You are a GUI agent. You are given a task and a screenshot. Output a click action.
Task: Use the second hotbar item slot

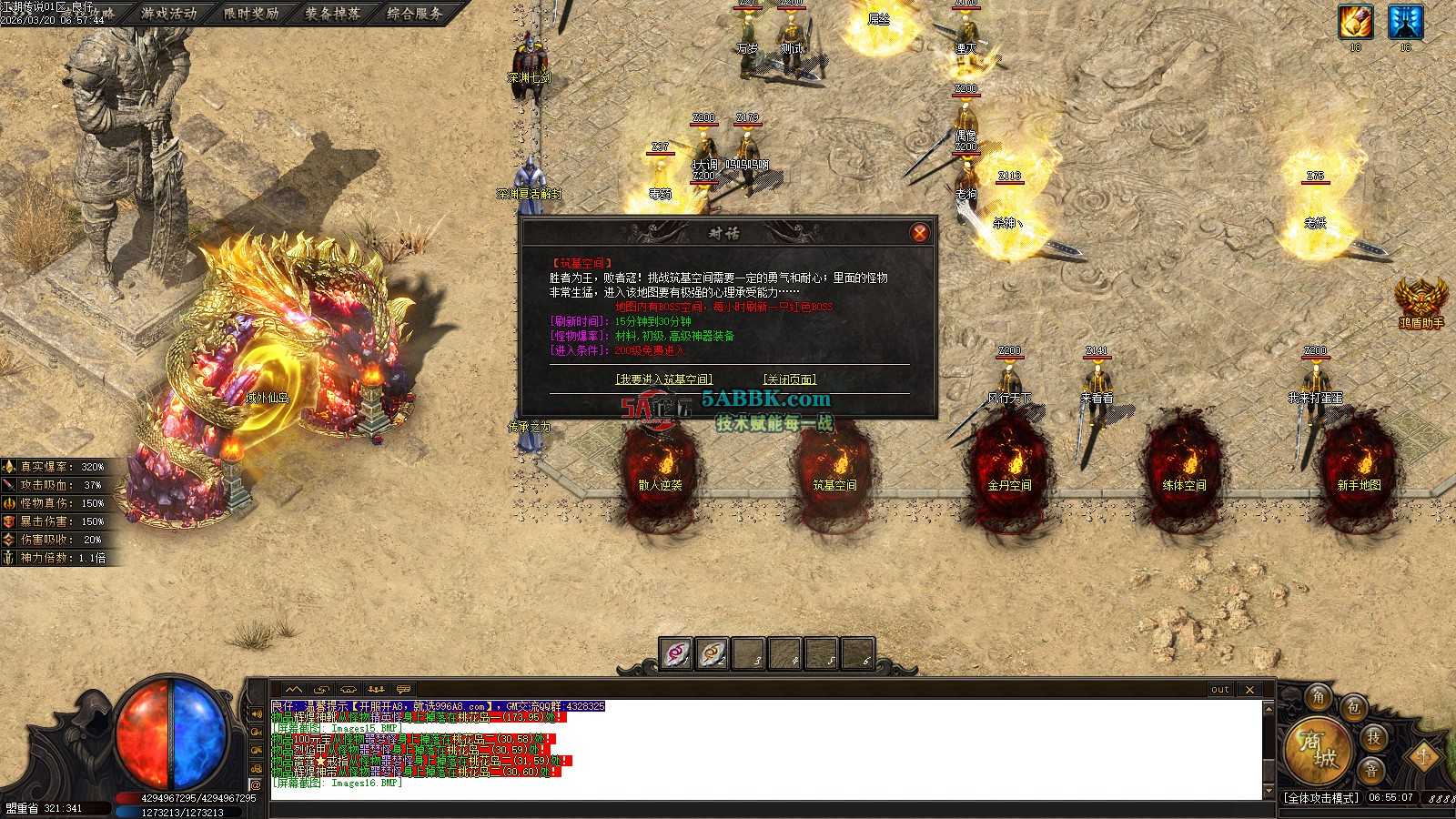(x=713, y=653)
